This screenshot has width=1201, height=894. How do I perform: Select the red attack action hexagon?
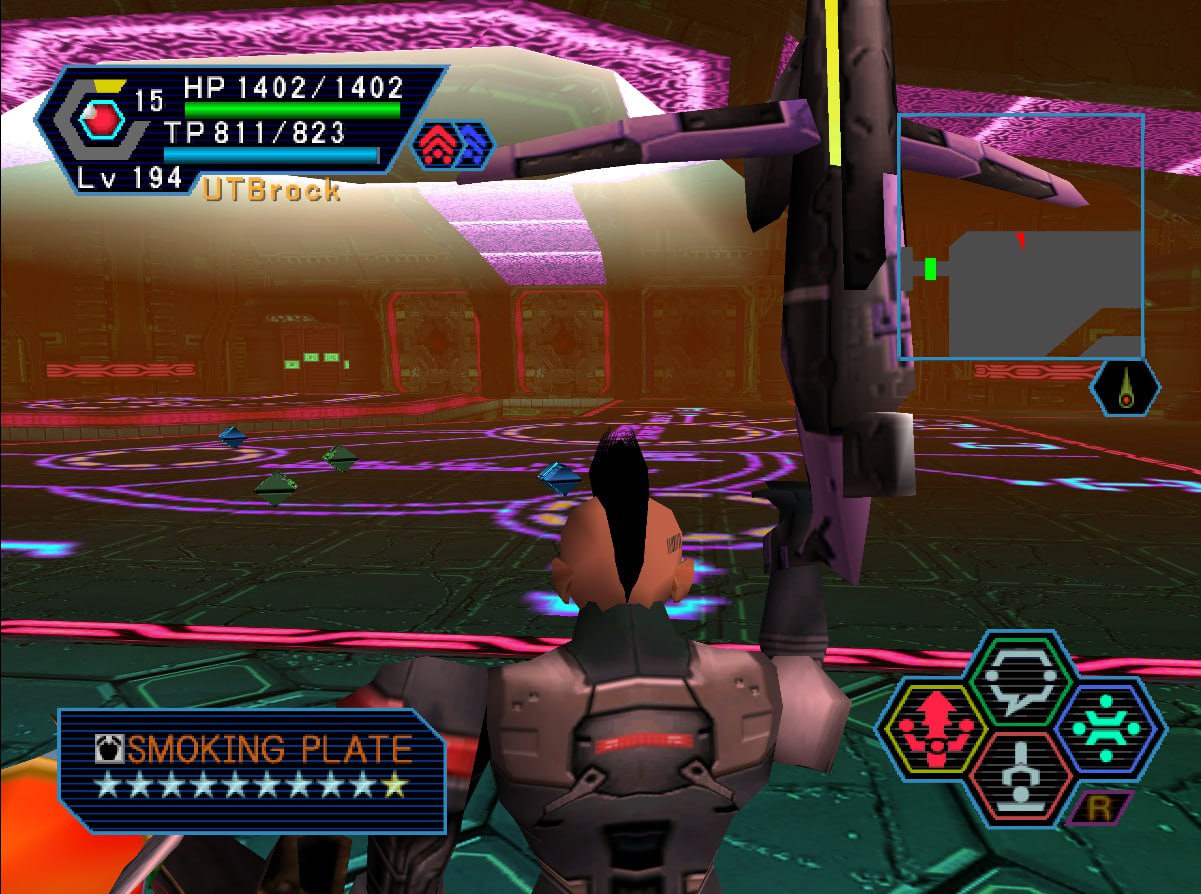click(x=924, y=729)
